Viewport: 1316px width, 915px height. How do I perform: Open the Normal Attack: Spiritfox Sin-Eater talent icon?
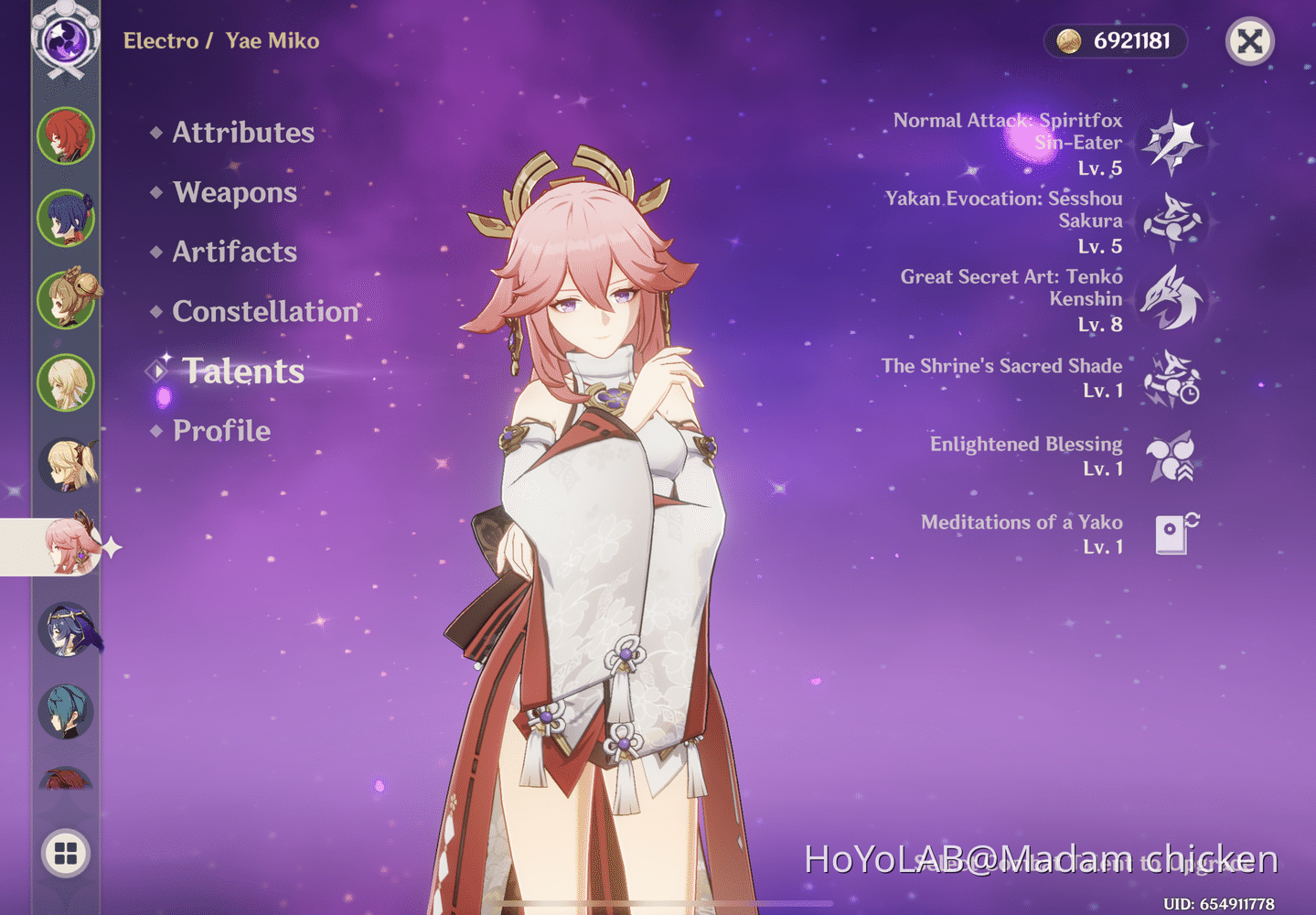click(1173, 143)
